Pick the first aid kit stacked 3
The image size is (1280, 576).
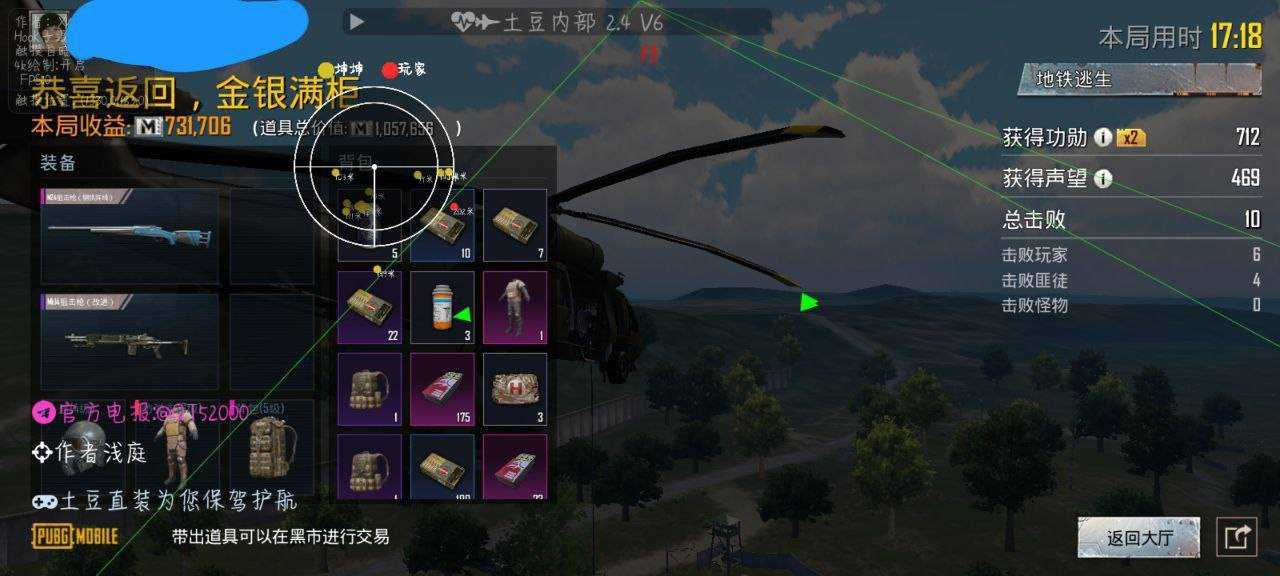coord(515,388)
